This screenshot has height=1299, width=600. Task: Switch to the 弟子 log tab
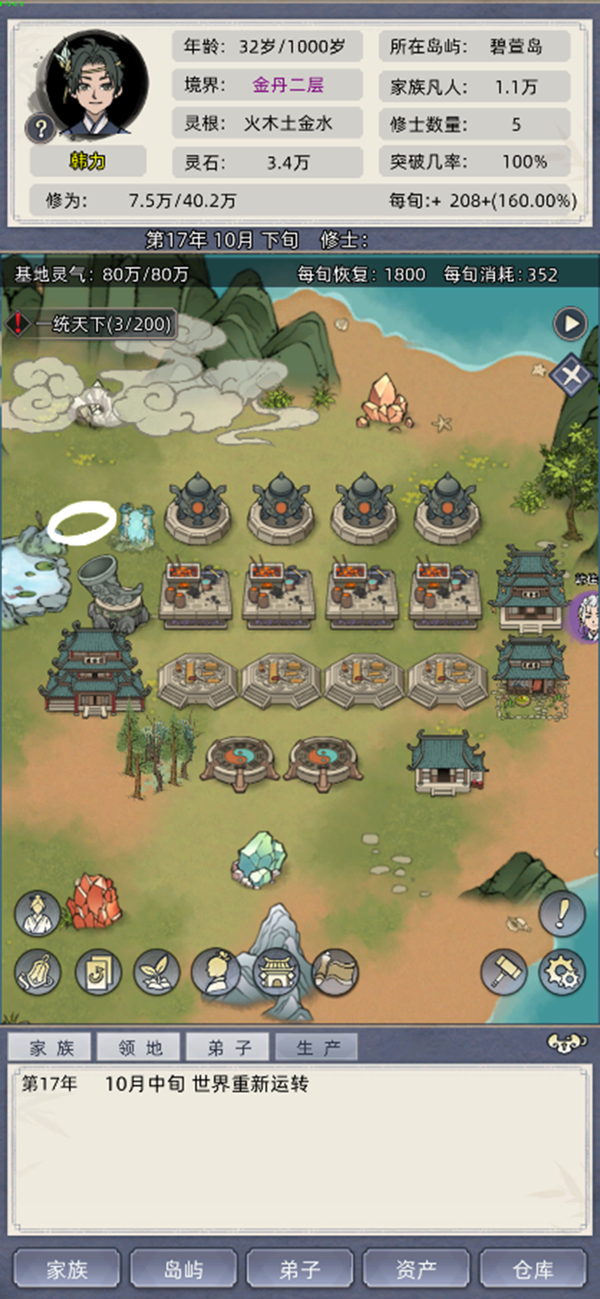point(228,1048)
